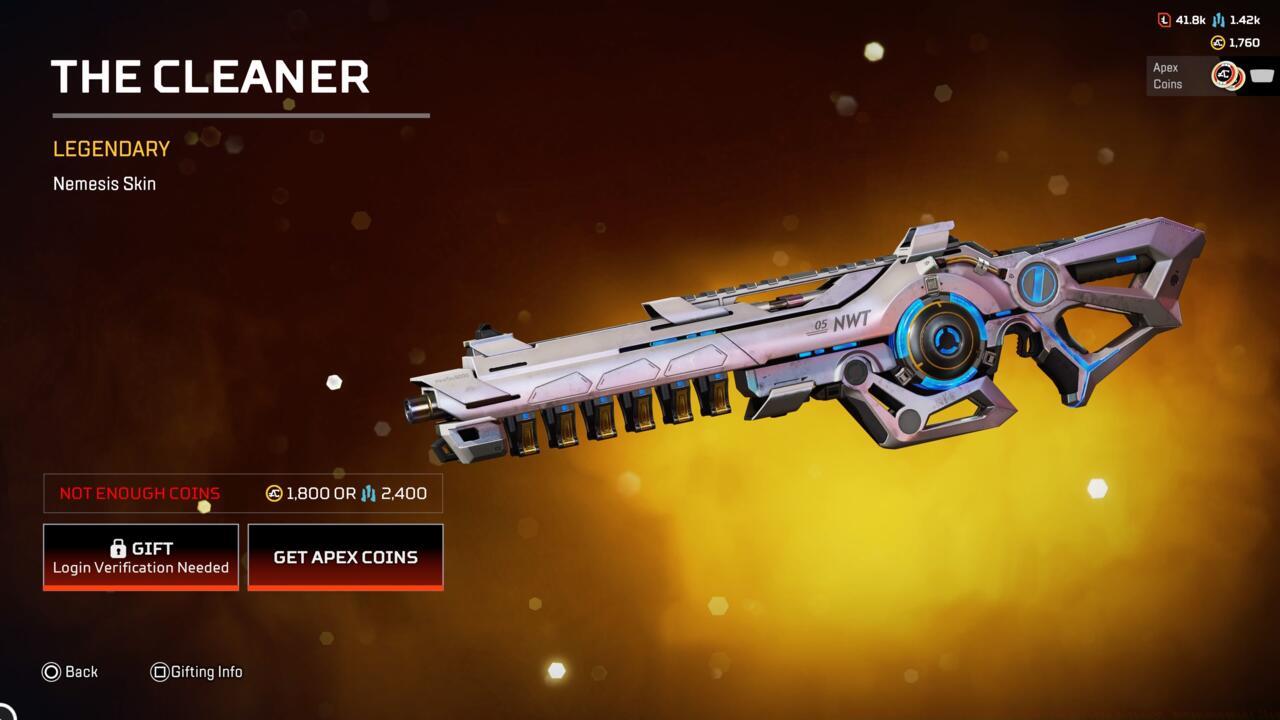The width and height of the screenshot is (1280, 720).
Task: Click the Nemesis Skin subtitle text
Action: pyautogui.click(x=104, y=184)
